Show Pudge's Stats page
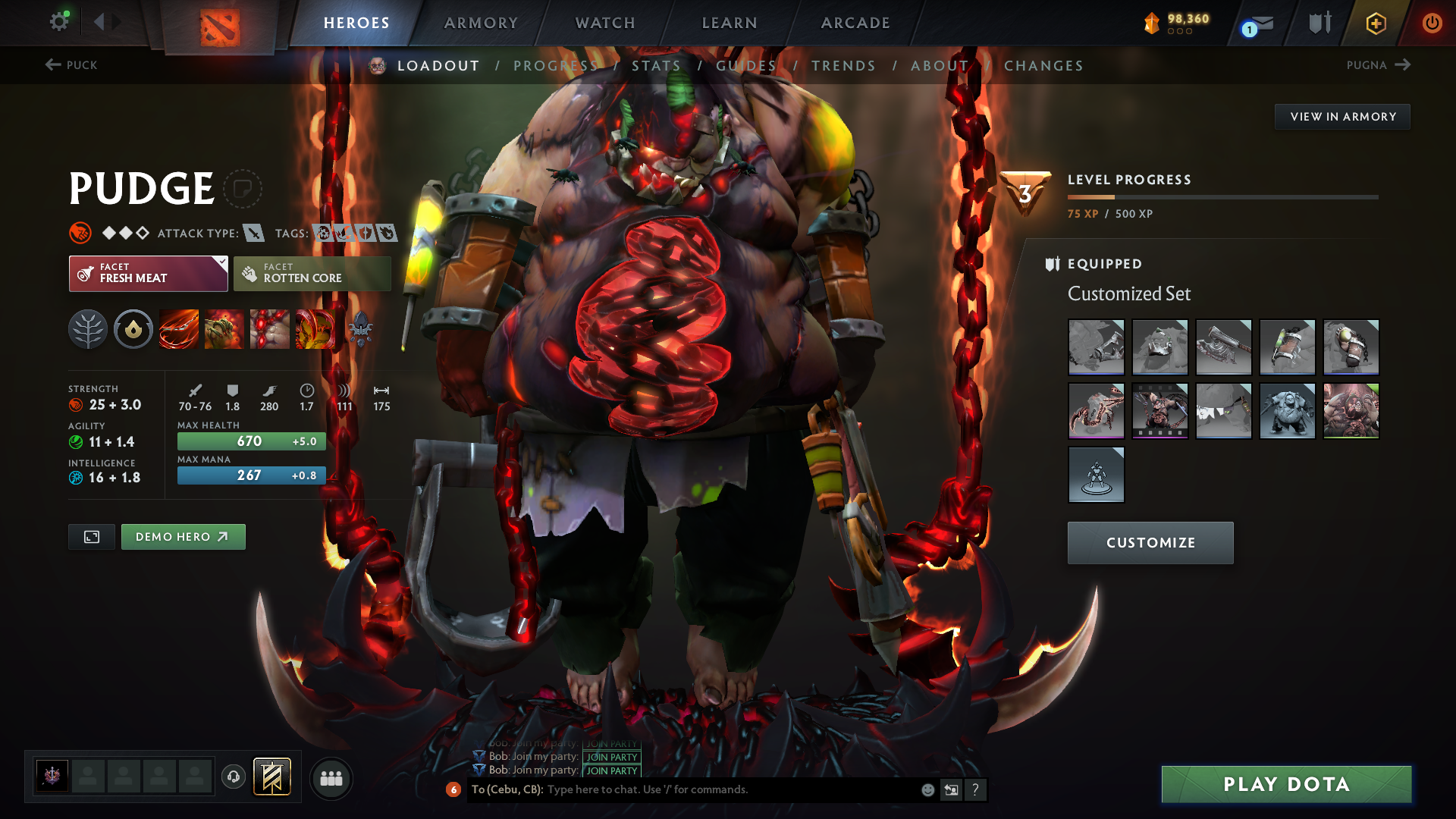Viewport: 1456px width, 819px height. [656, 66]
